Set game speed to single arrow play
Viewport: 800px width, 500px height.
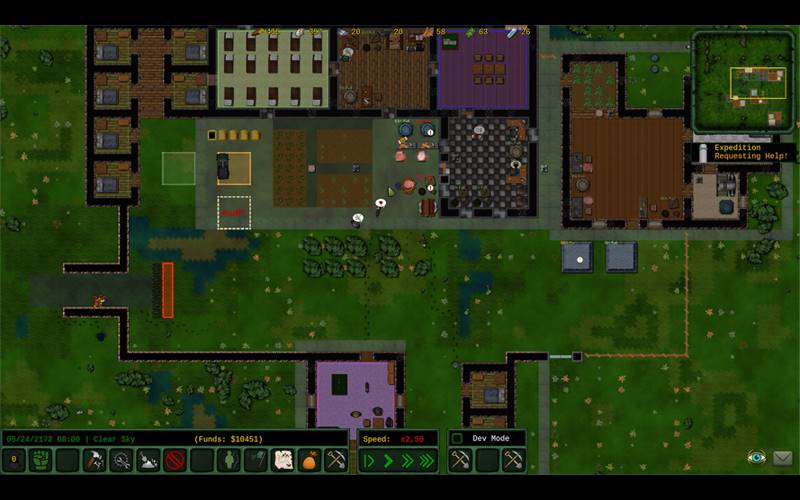[389, 460]
